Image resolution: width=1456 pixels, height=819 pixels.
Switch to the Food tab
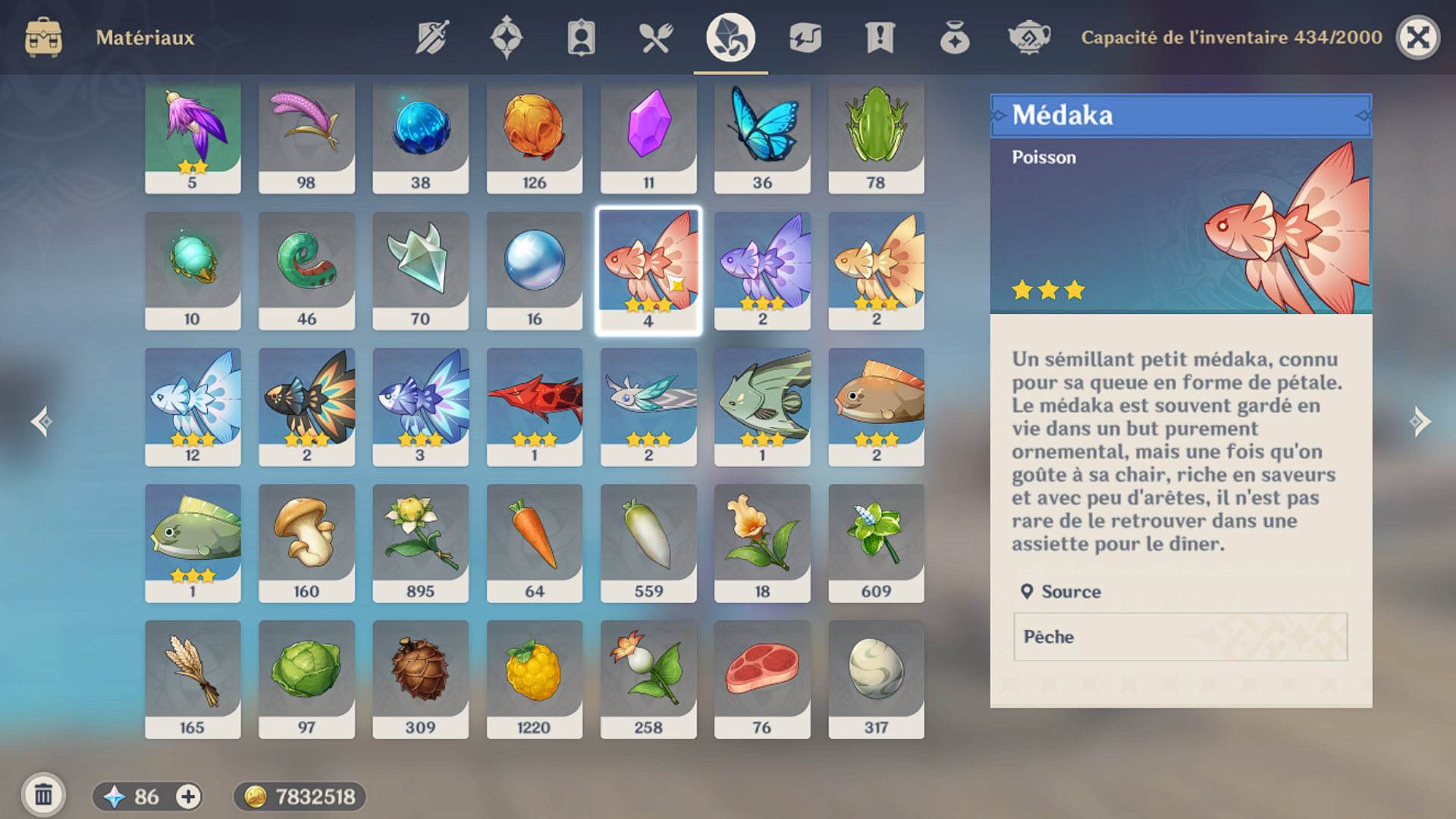656,37
